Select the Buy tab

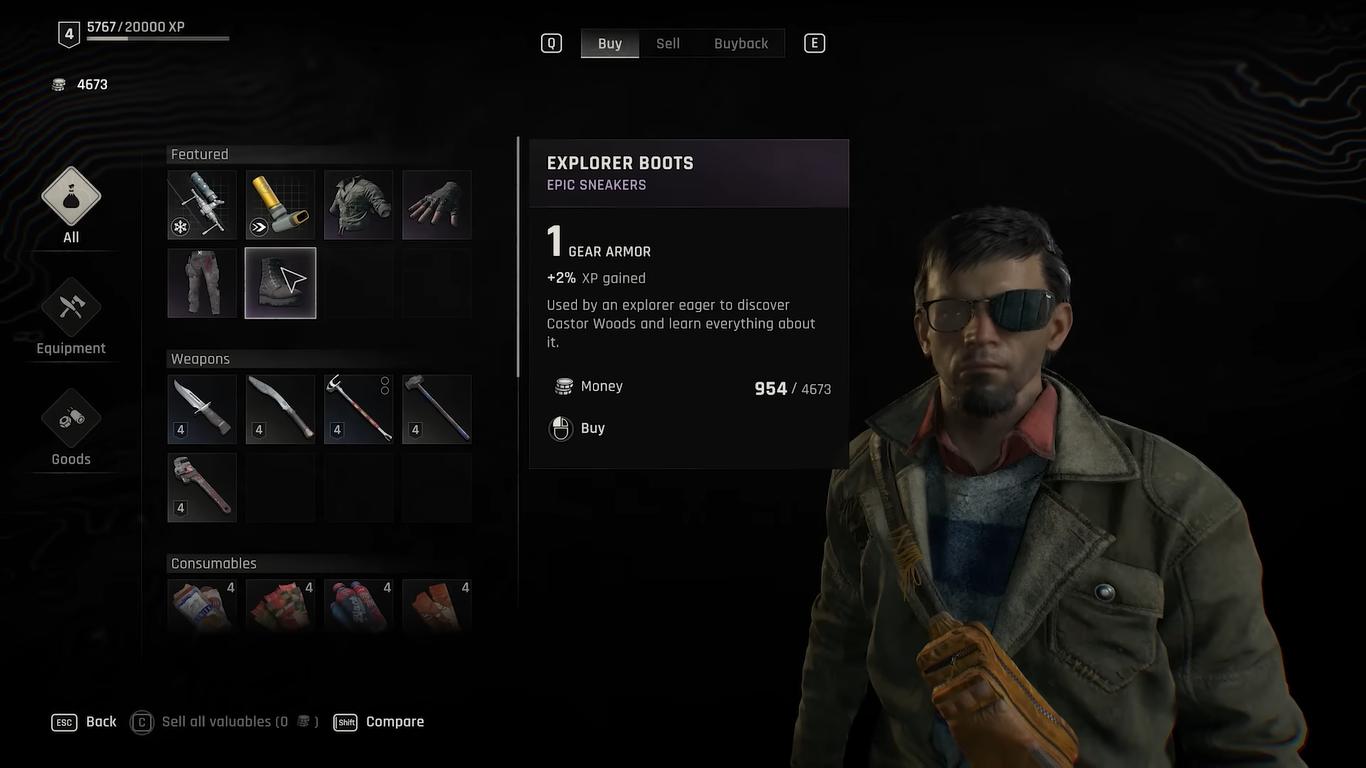[610, 43]
